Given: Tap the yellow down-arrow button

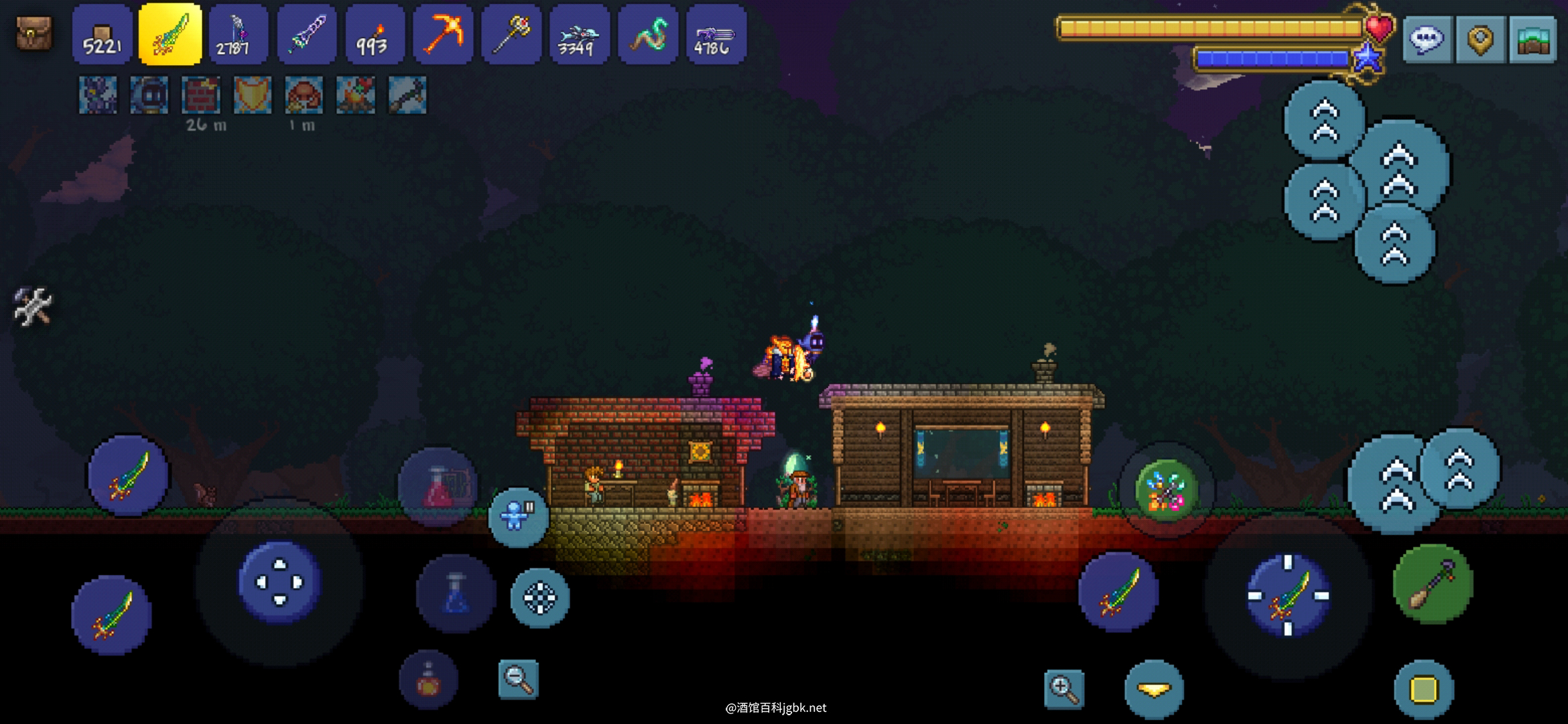Looking at the screenshot, I should [1154, 690].
